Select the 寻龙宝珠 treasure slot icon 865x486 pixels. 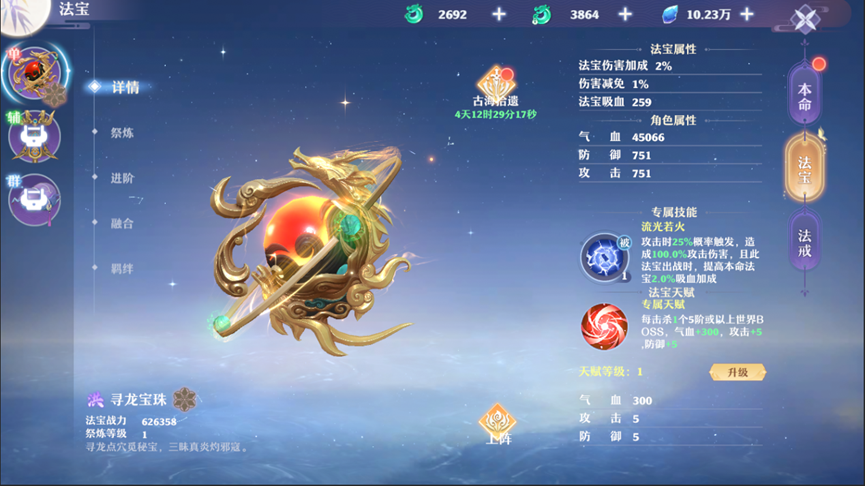coord(34,73)
